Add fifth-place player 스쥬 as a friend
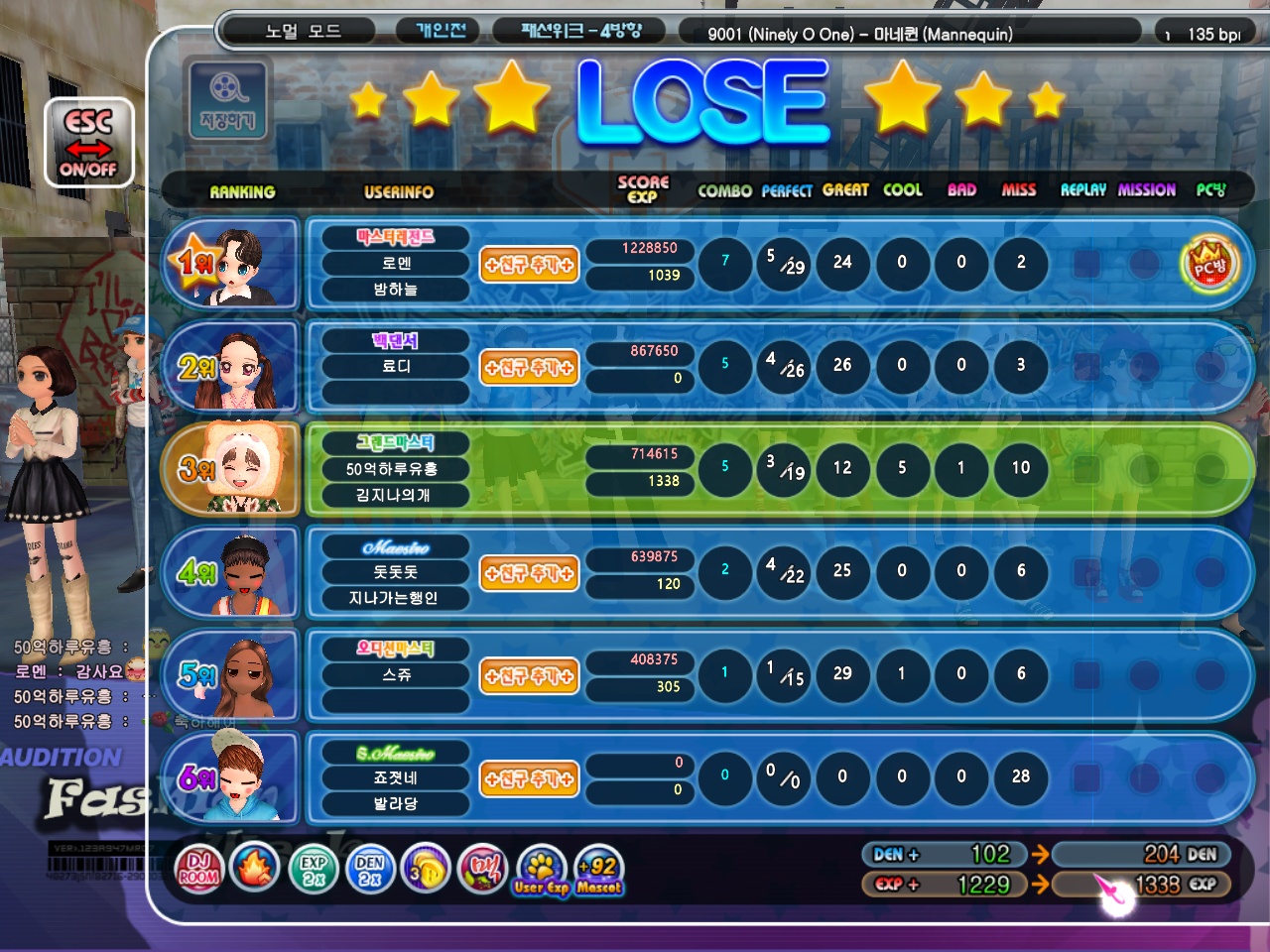This screenshot has height=952, width=1270. pos(529,676)
